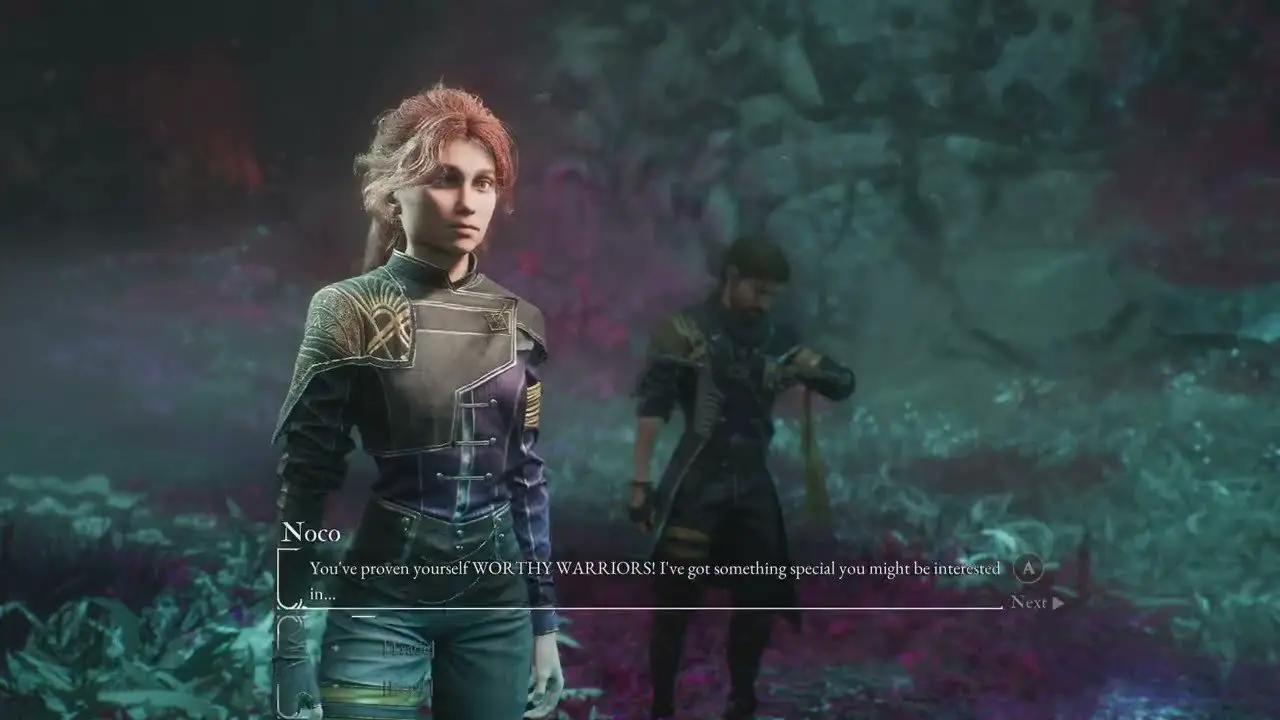
Task: Advance the dialogue with Next
Action: pyautogui.click(x=1036, y=602)
